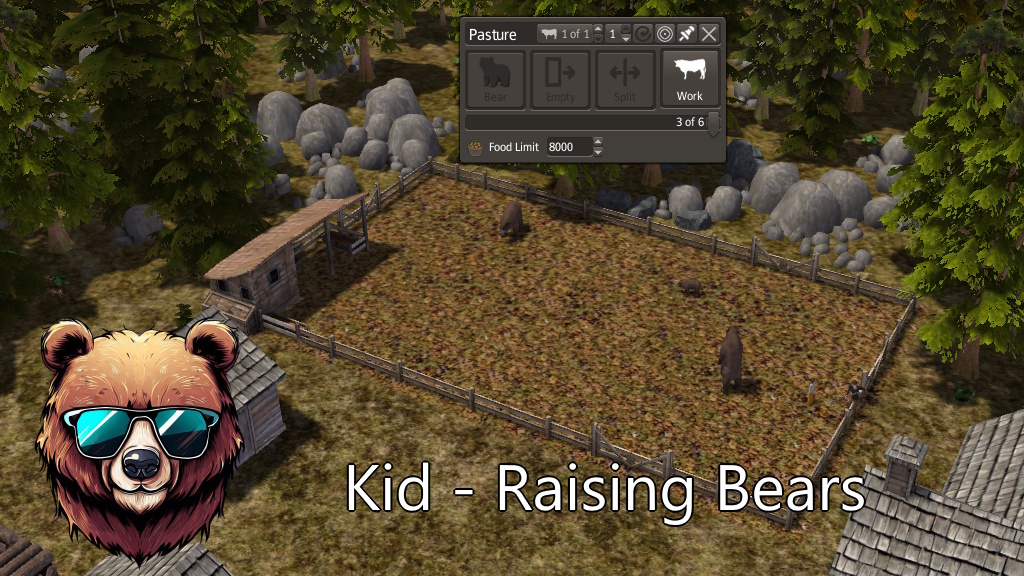This screenshot has width=1024, height=576.
Task: Close the Pasture panel
Action: coord(709,34)
